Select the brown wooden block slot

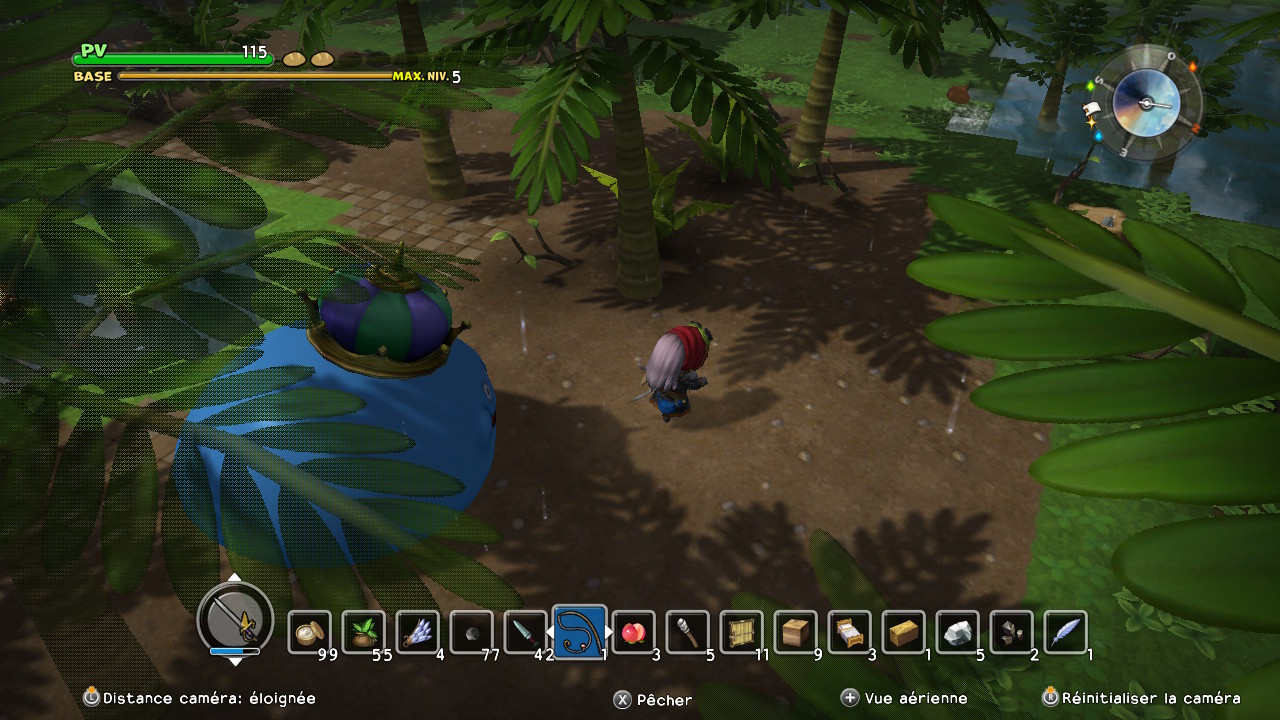click(795, 632)
